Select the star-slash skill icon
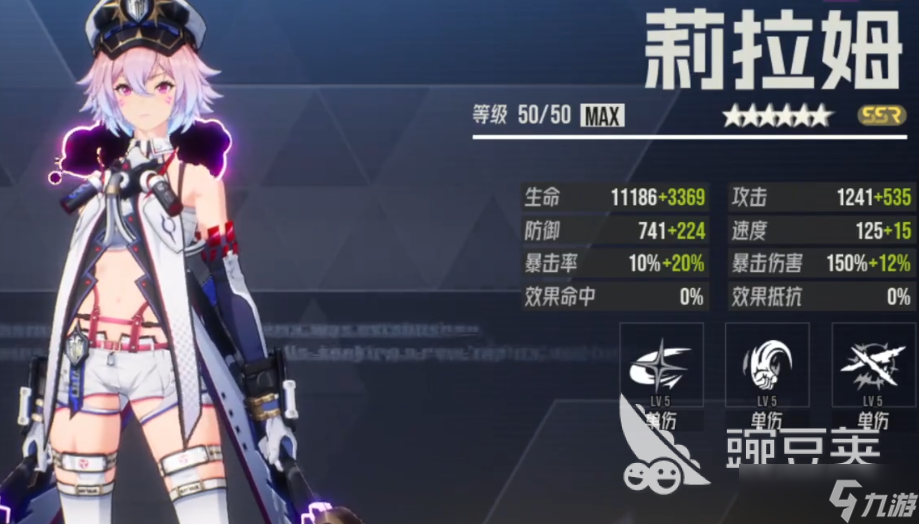Screen dimensions: 919x524 660,365
